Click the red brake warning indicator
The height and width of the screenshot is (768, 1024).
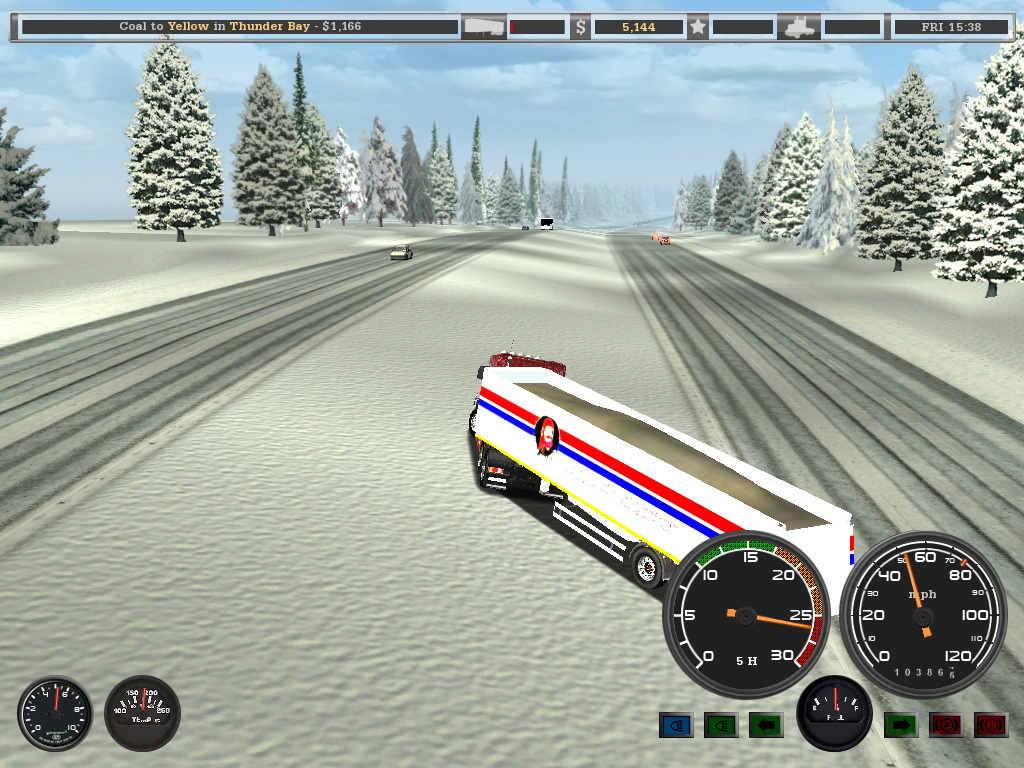(990, 724)
